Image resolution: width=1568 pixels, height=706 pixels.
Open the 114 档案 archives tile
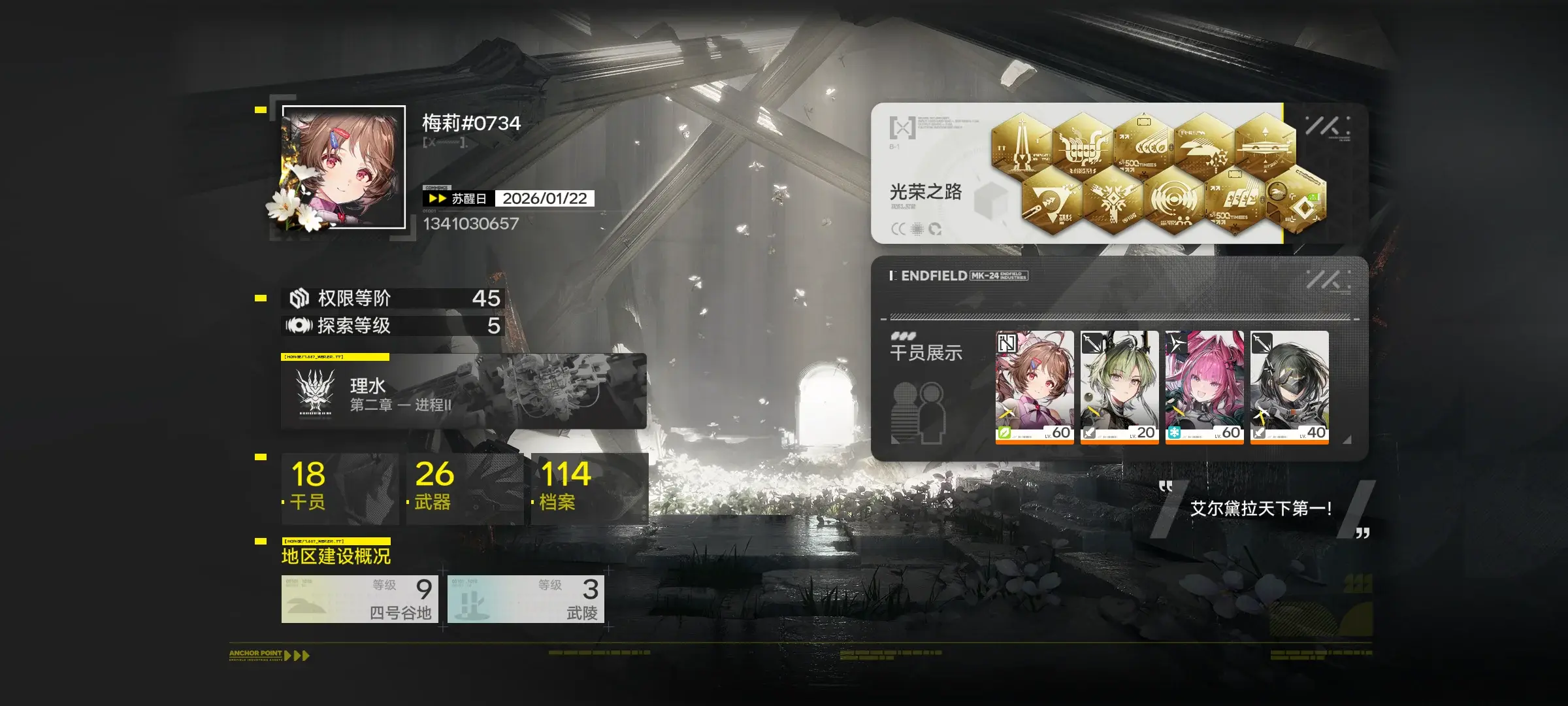click(589, 488)
